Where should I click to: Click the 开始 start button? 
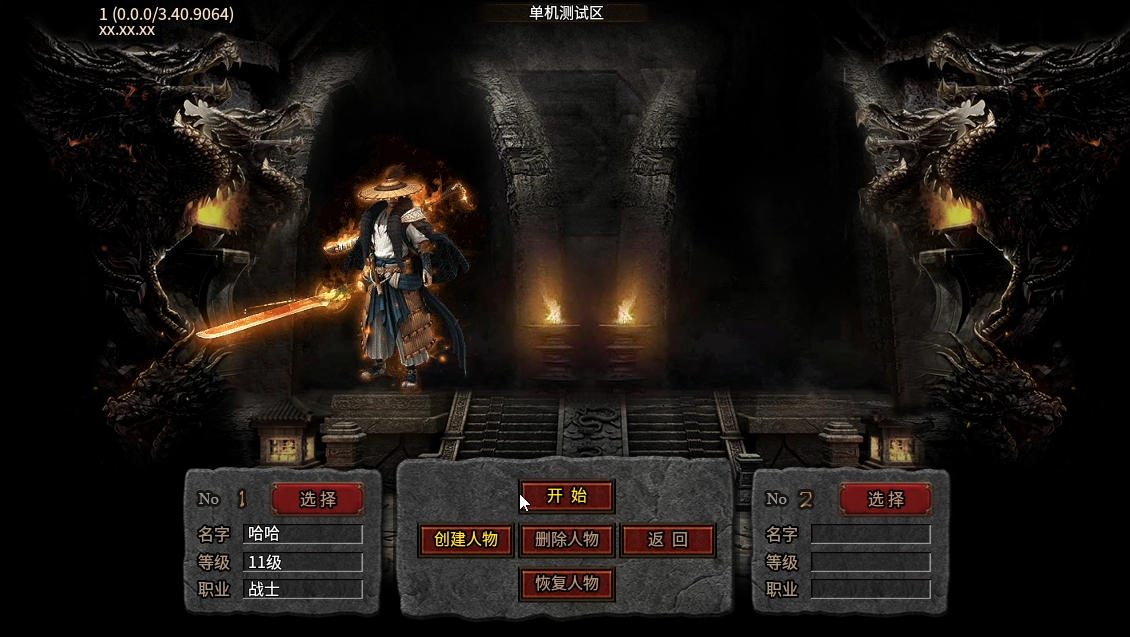click(x=567, y=496)
